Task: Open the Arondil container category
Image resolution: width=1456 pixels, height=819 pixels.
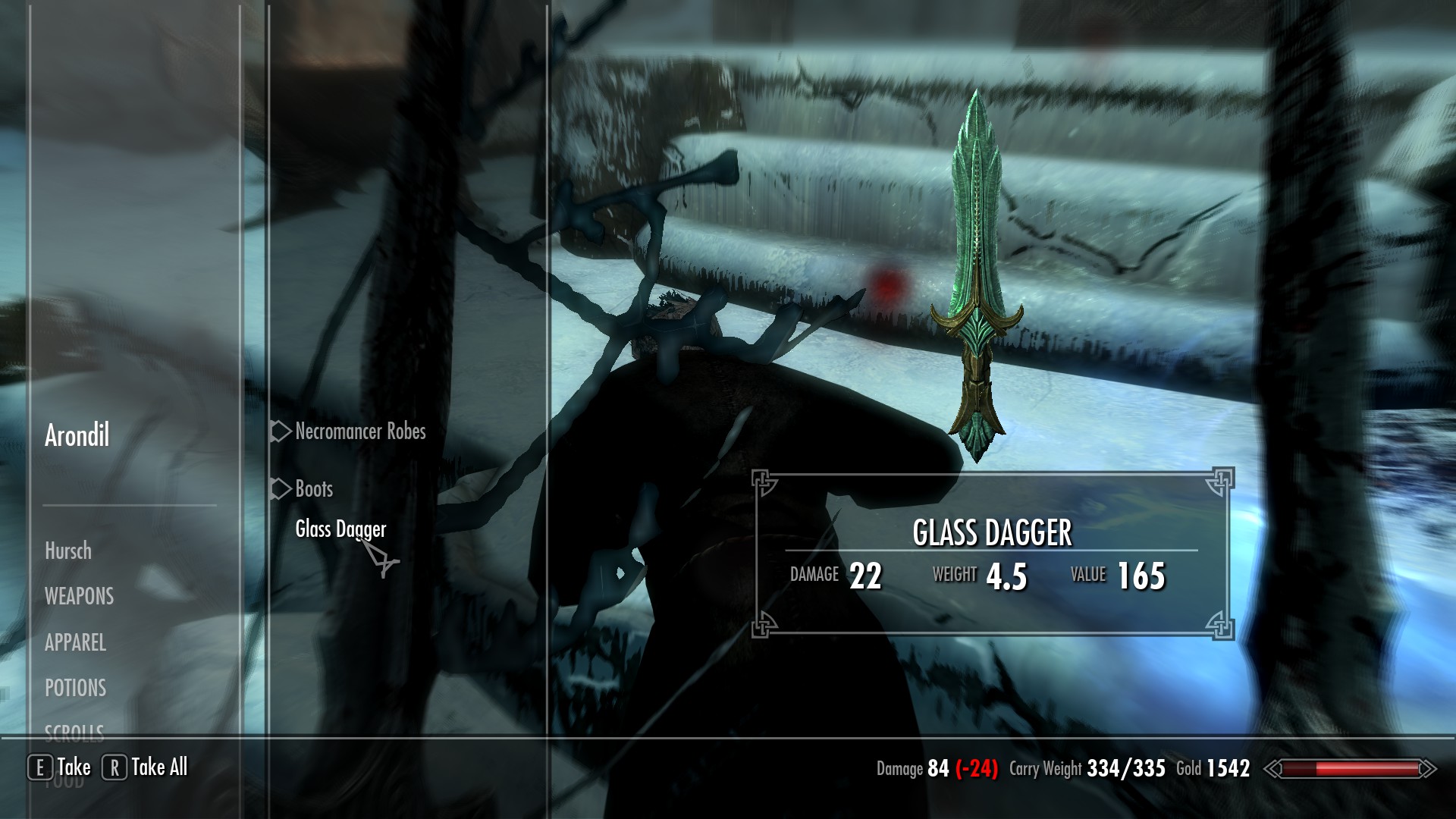Action: (x=77, y=435)
